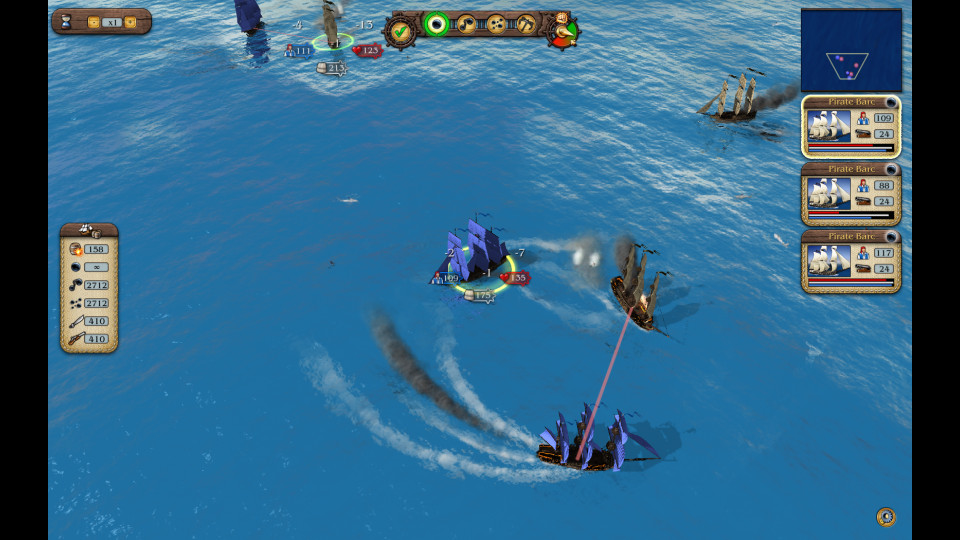Click the fist morale gauge wheel
The image size is (960, 540).
click(x=563, y=31)
